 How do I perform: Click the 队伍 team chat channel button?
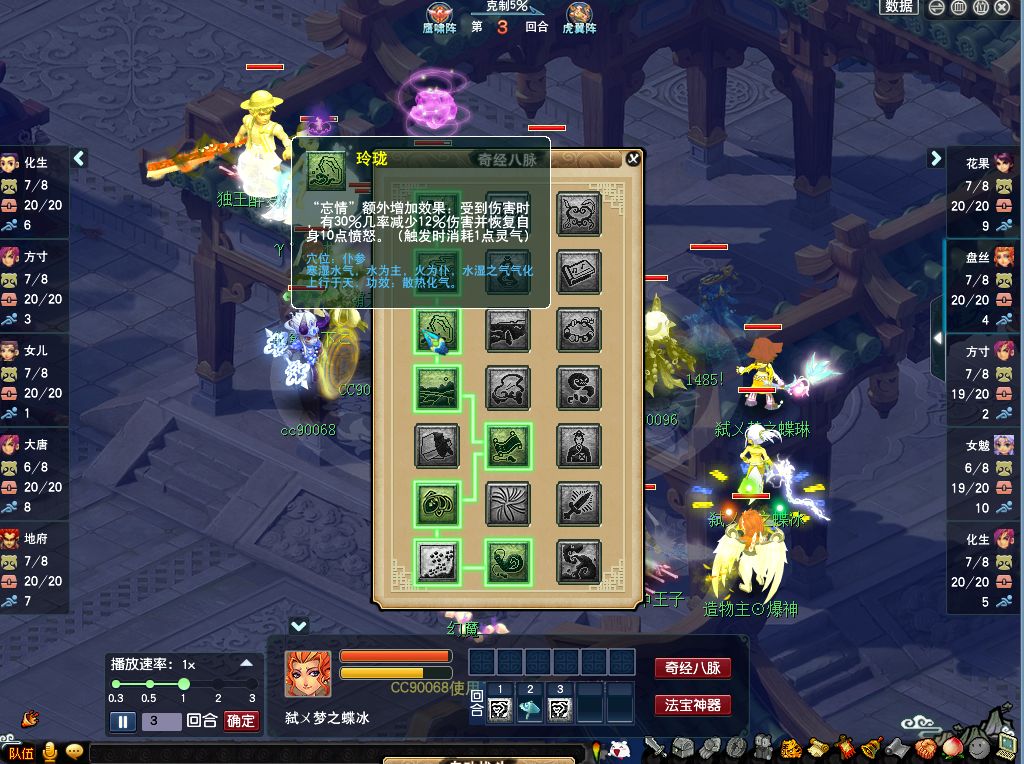(x=21, y=752)
